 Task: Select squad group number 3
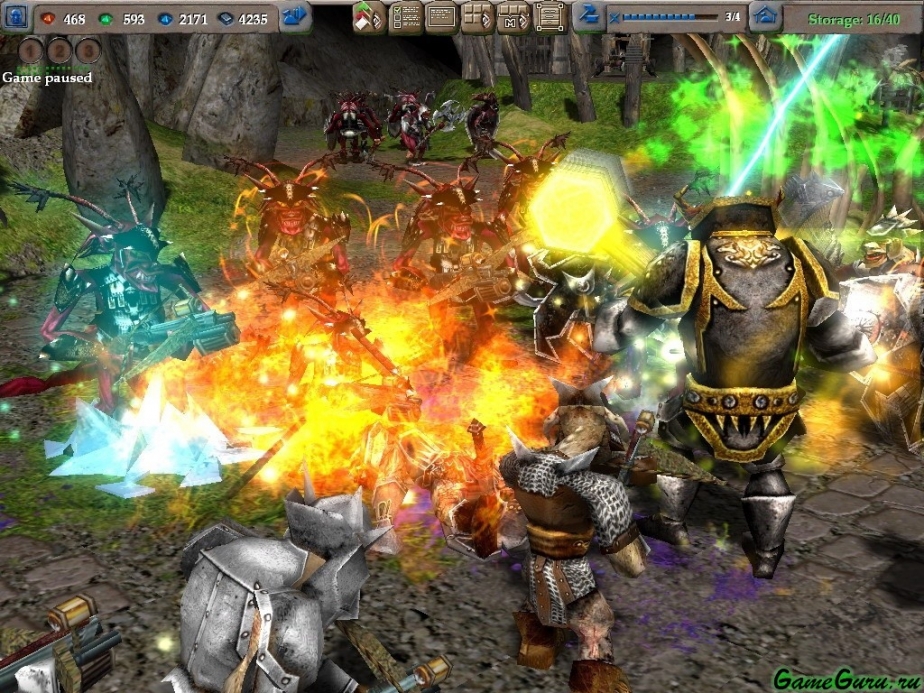(88, 50)
